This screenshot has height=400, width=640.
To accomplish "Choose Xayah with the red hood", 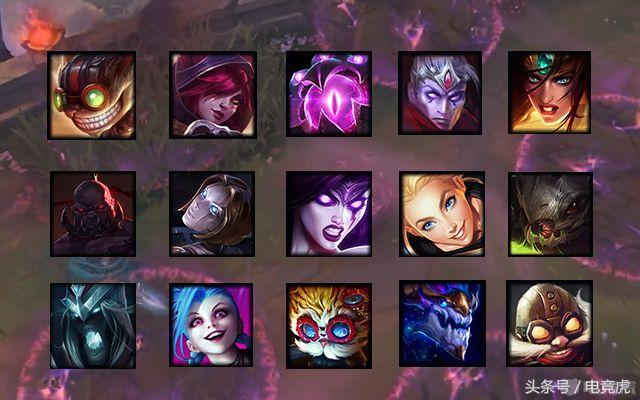I will point(210,93).
